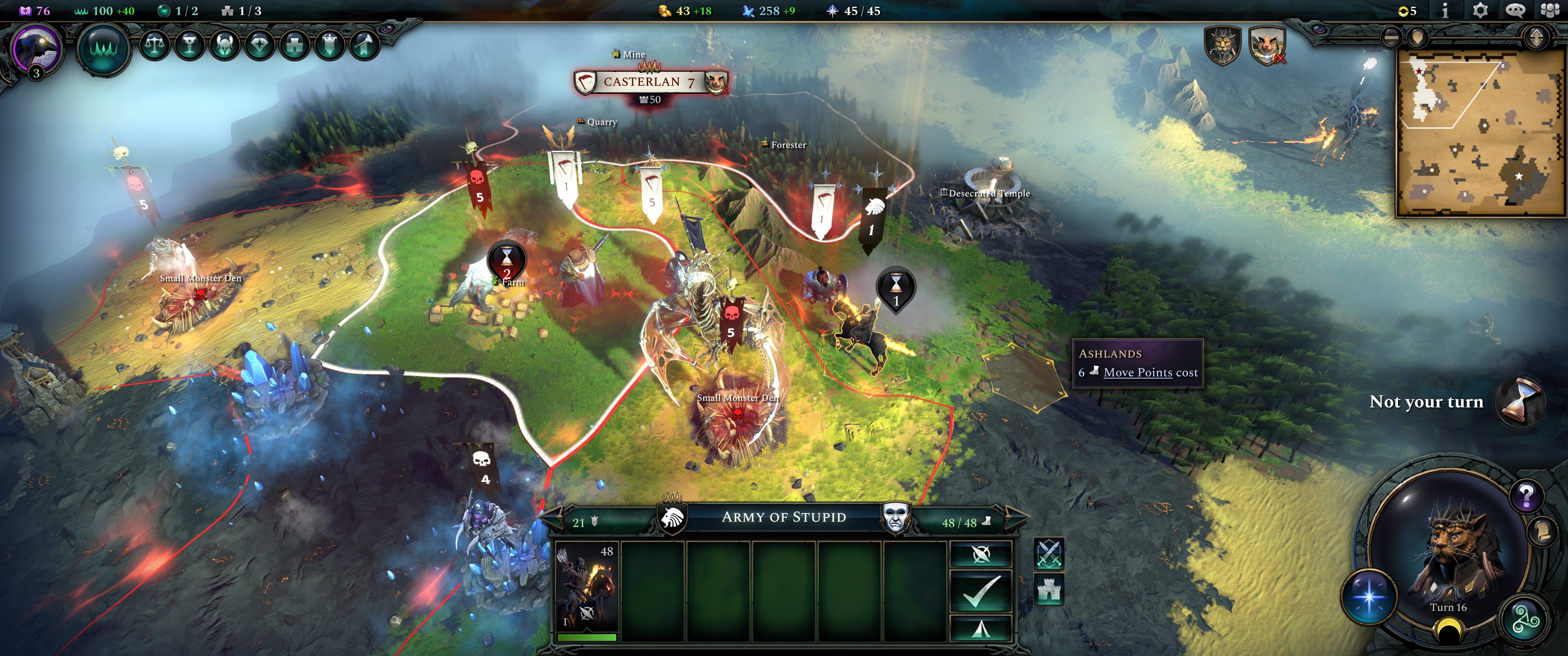Open the quests chalice icon
Image resolution: width=1568 pixels, height=656 pixels.
click(x=190, y=45)
